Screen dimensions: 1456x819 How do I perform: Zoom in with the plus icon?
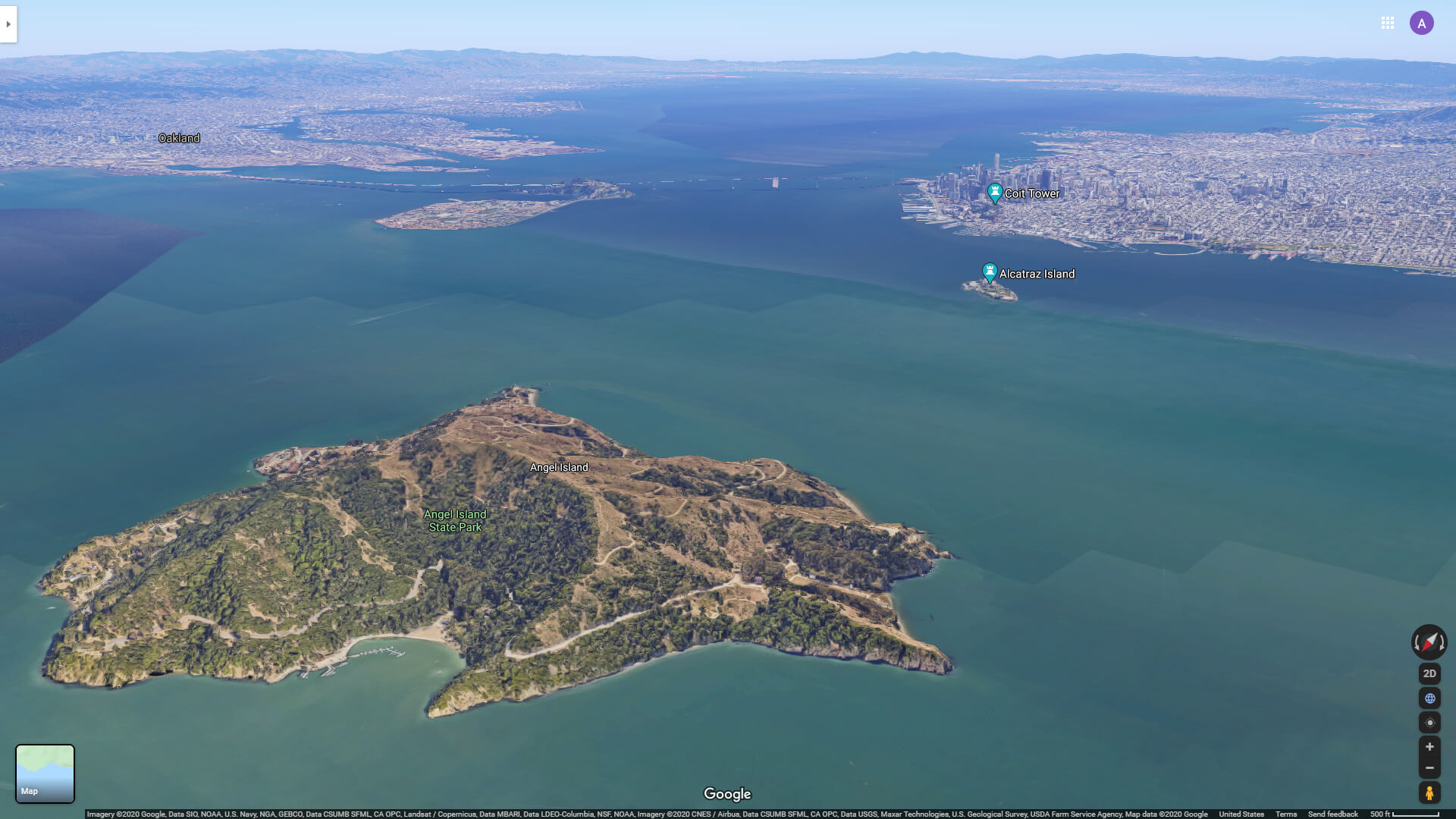coord(1429,745)
